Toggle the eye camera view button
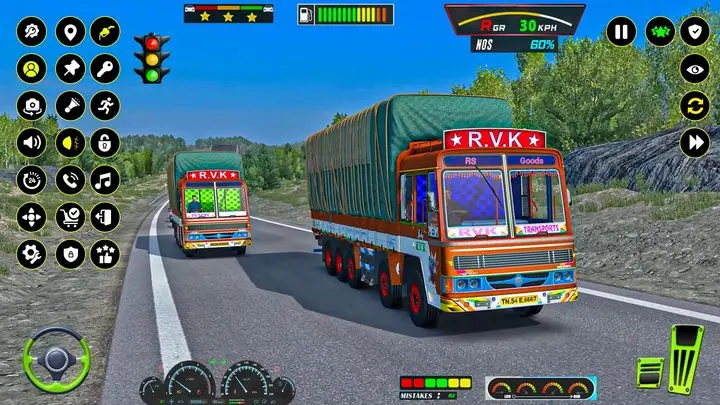This screenshot has width=720, height=405. coord(695,68)
